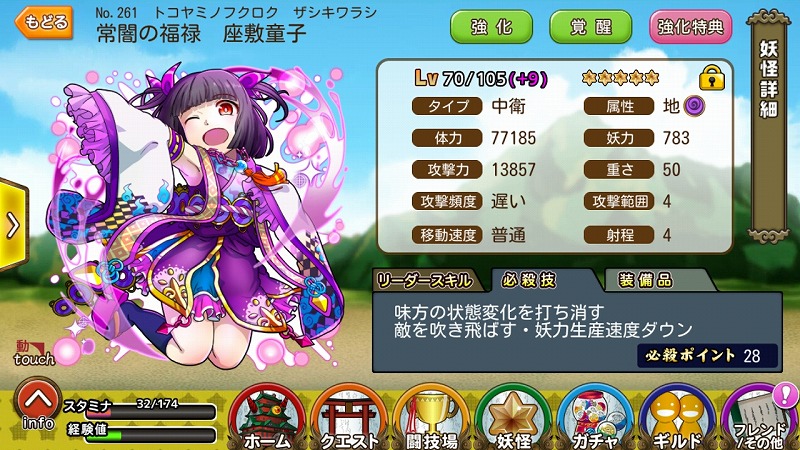Image resolution: width=800 pixels, height=450 pixels.
Task: Open the クエスト quest menu
Action: (349, 416)
